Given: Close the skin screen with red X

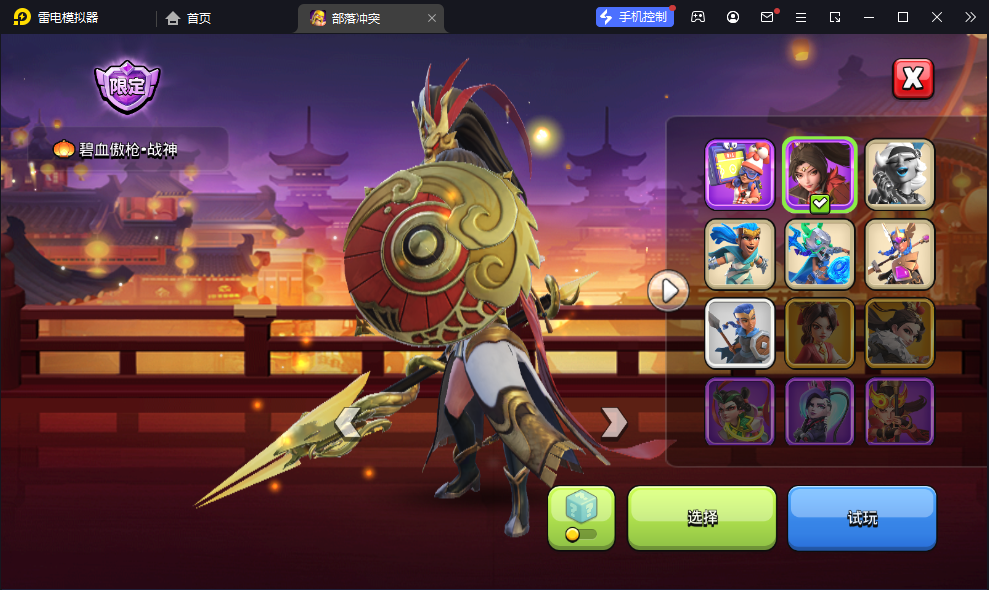Looking at the screenshot, I should [912, 79].
